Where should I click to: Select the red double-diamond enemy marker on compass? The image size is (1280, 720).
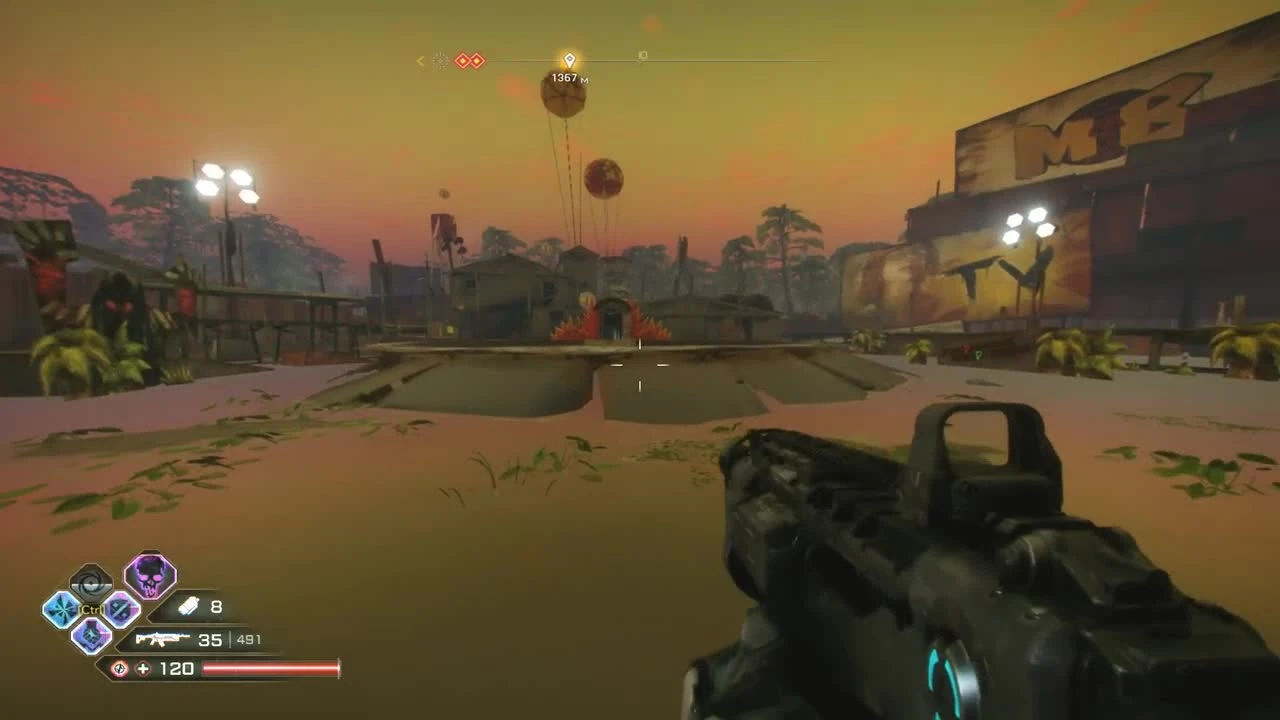[x=469, y=61]
